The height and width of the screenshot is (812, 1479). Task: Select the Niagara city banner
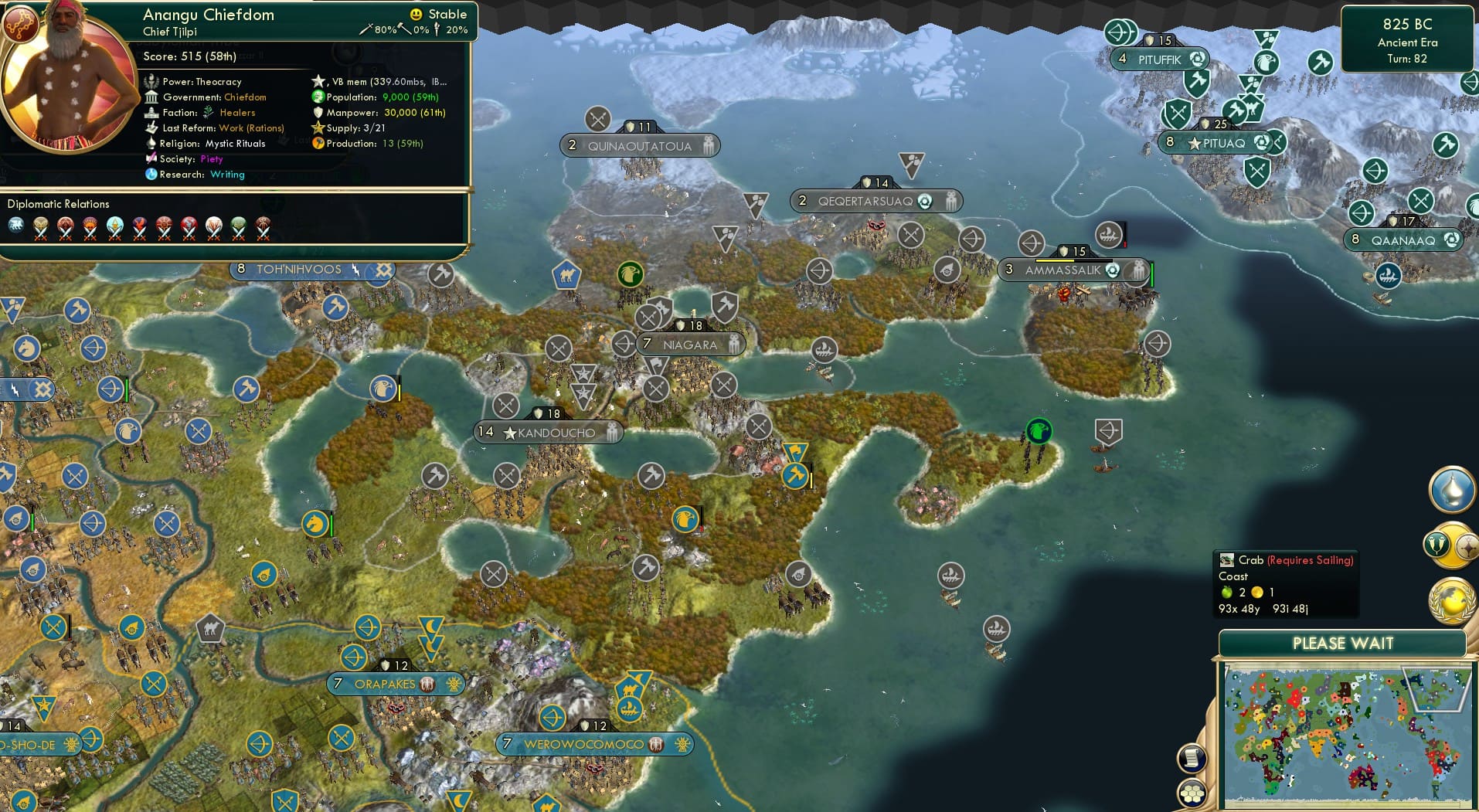(x=690, y=345)
